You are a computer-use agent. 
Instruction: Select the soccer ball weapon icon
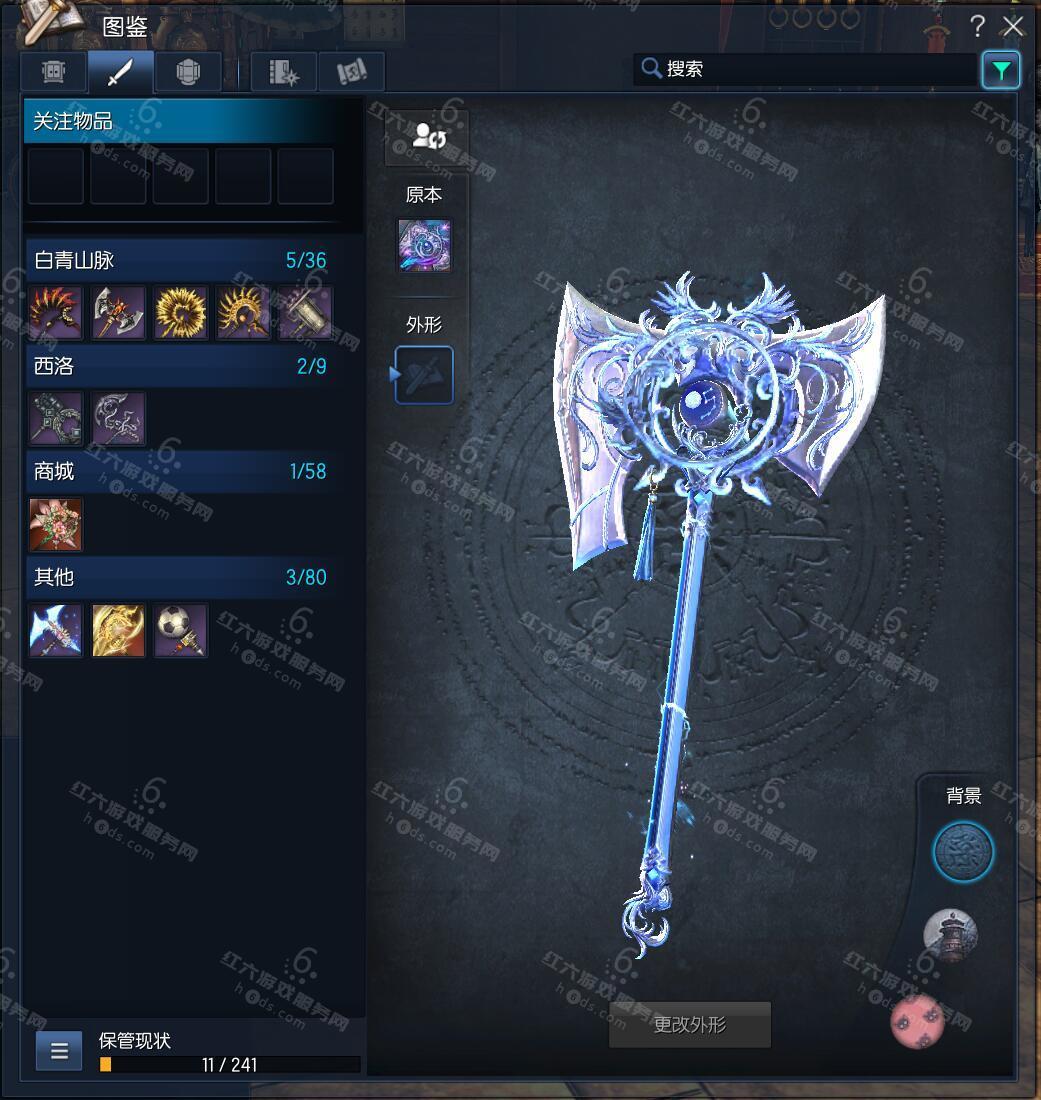pos(181,630)
